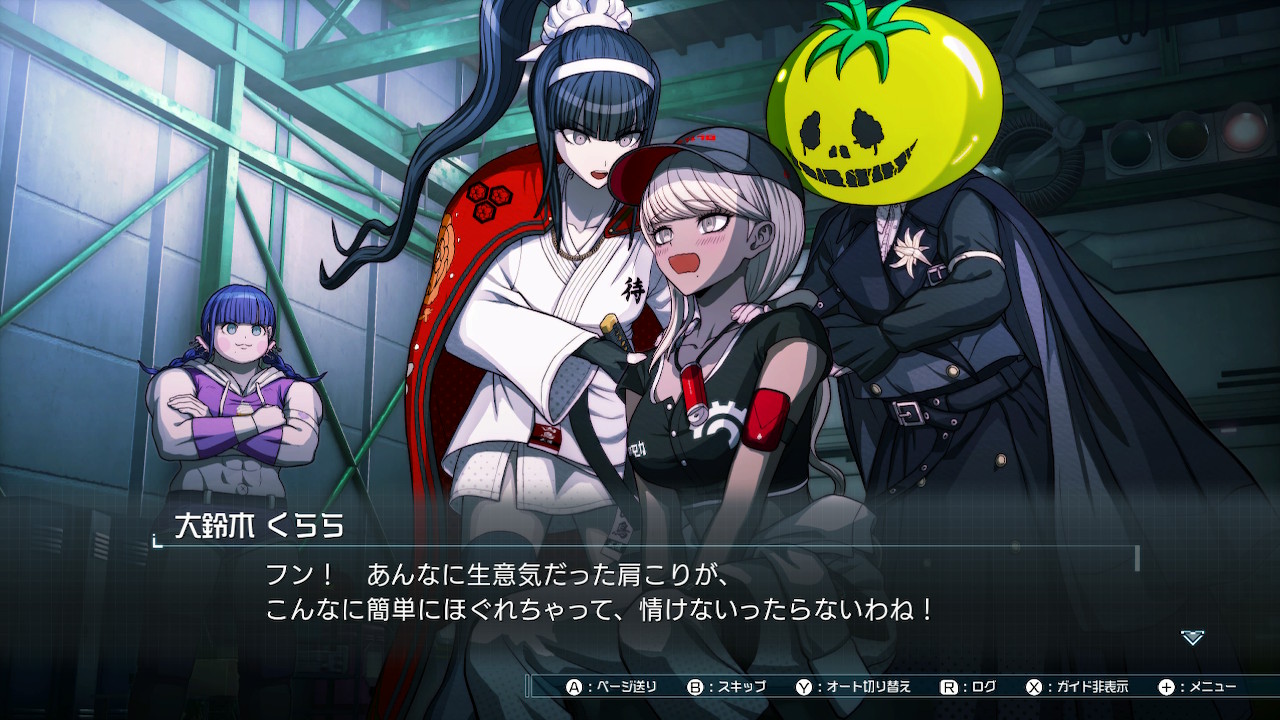The height and width of the screenshot is (720, 1280).
Task: Click the dialogue continue arrow indicator
Action: click(x=1192, y=637)
